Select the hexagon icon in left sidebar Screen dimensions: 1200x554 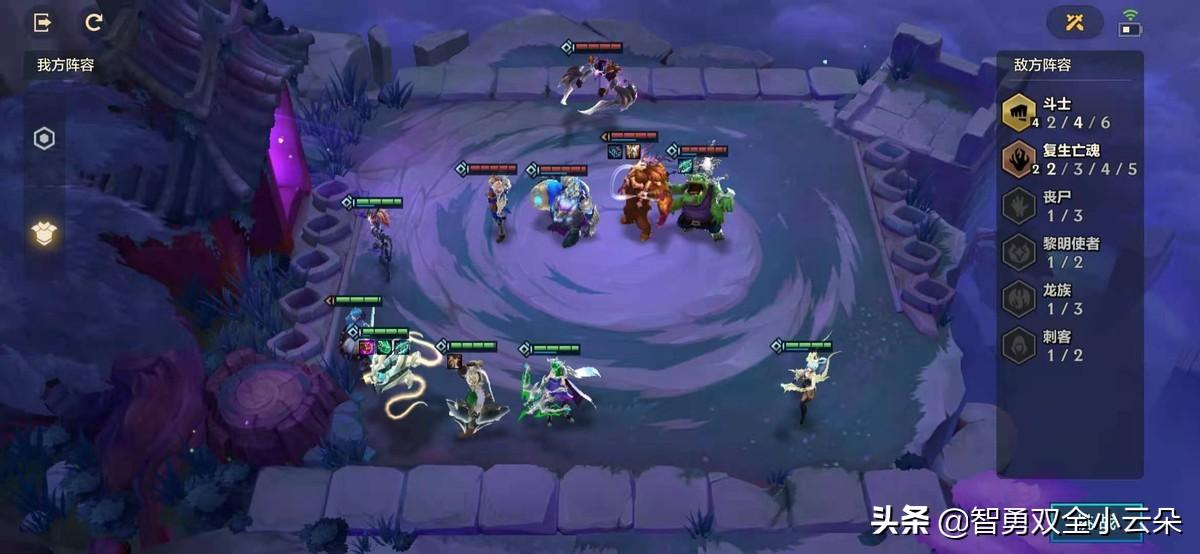[44, 139]
